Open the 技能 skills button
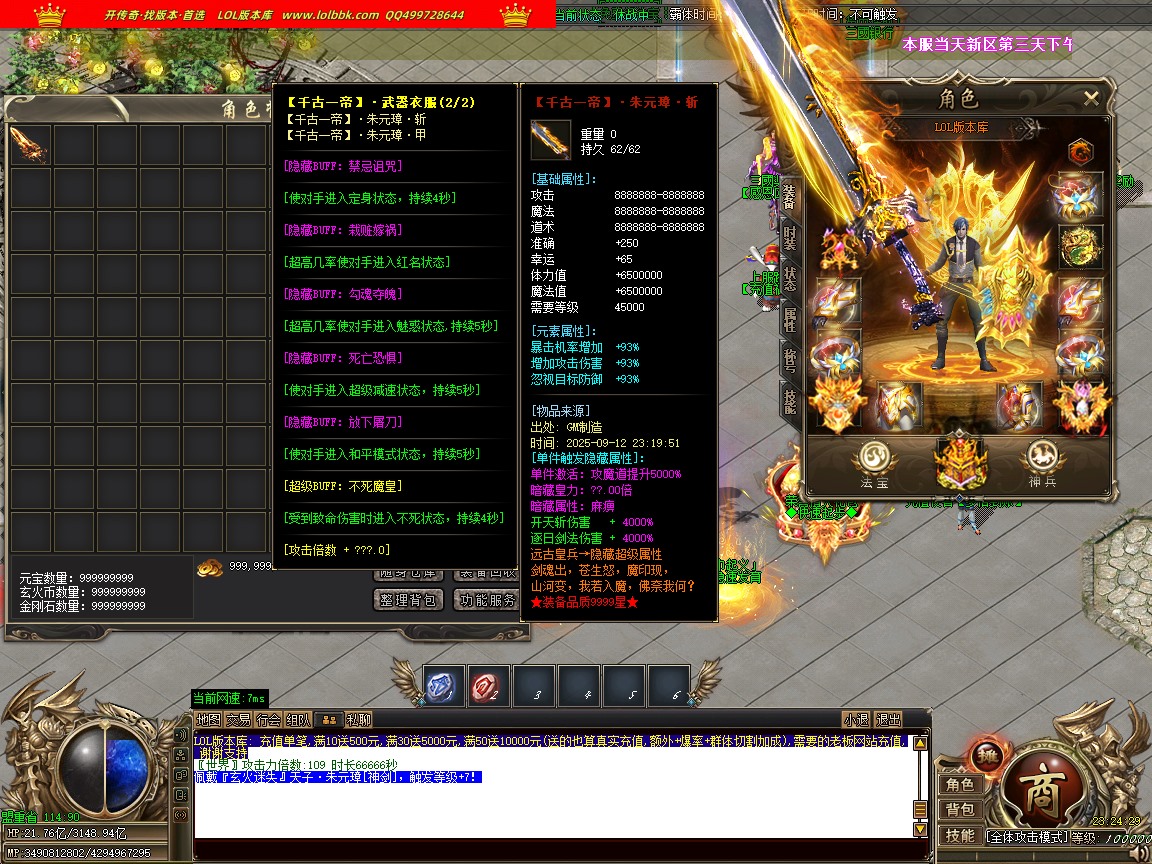Image resolution: width=1152 pixels, height=864 pixels. click(960, 836)
